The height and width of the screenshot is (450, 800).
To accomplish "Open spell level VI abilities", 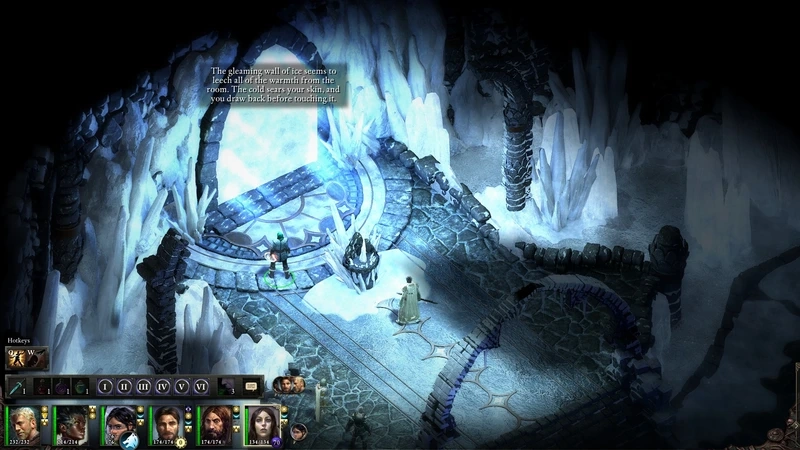I will [201, 385].
